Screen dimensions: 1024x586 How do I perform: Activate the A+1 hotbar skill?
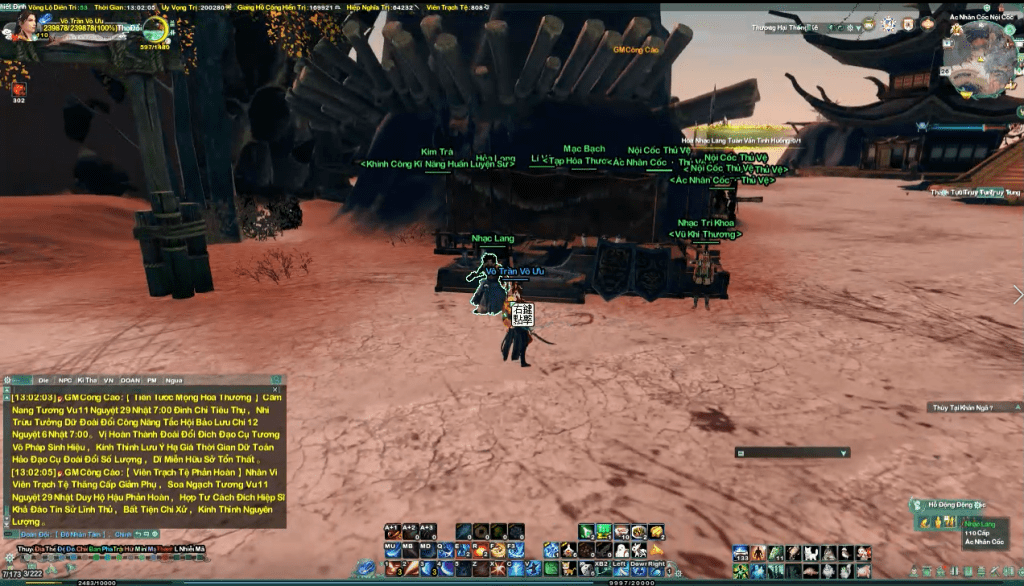click(392, 530)
